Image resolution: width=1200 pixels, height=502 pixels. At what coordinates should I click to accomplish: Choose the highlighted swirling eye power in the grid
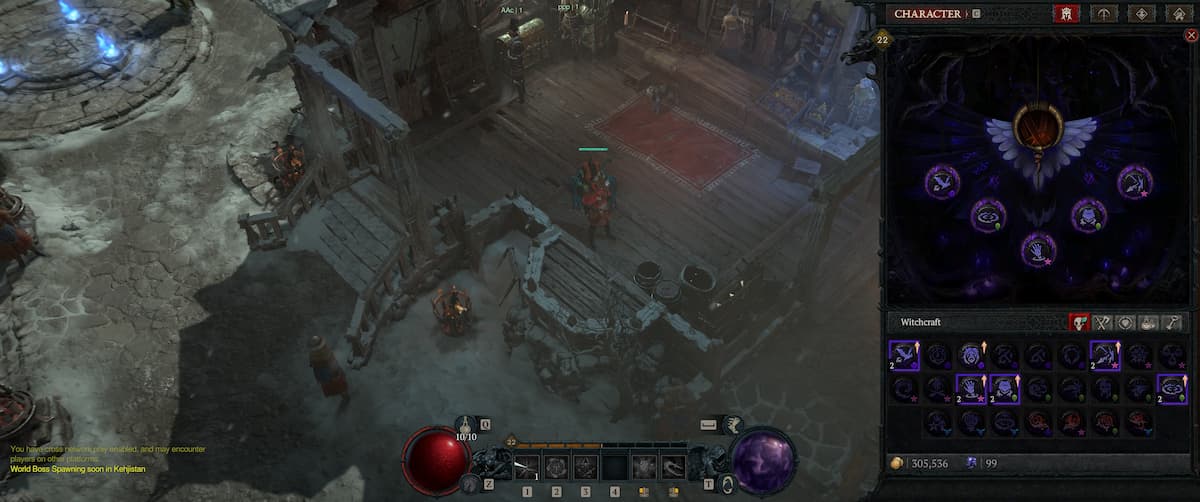pos(1172,389)
